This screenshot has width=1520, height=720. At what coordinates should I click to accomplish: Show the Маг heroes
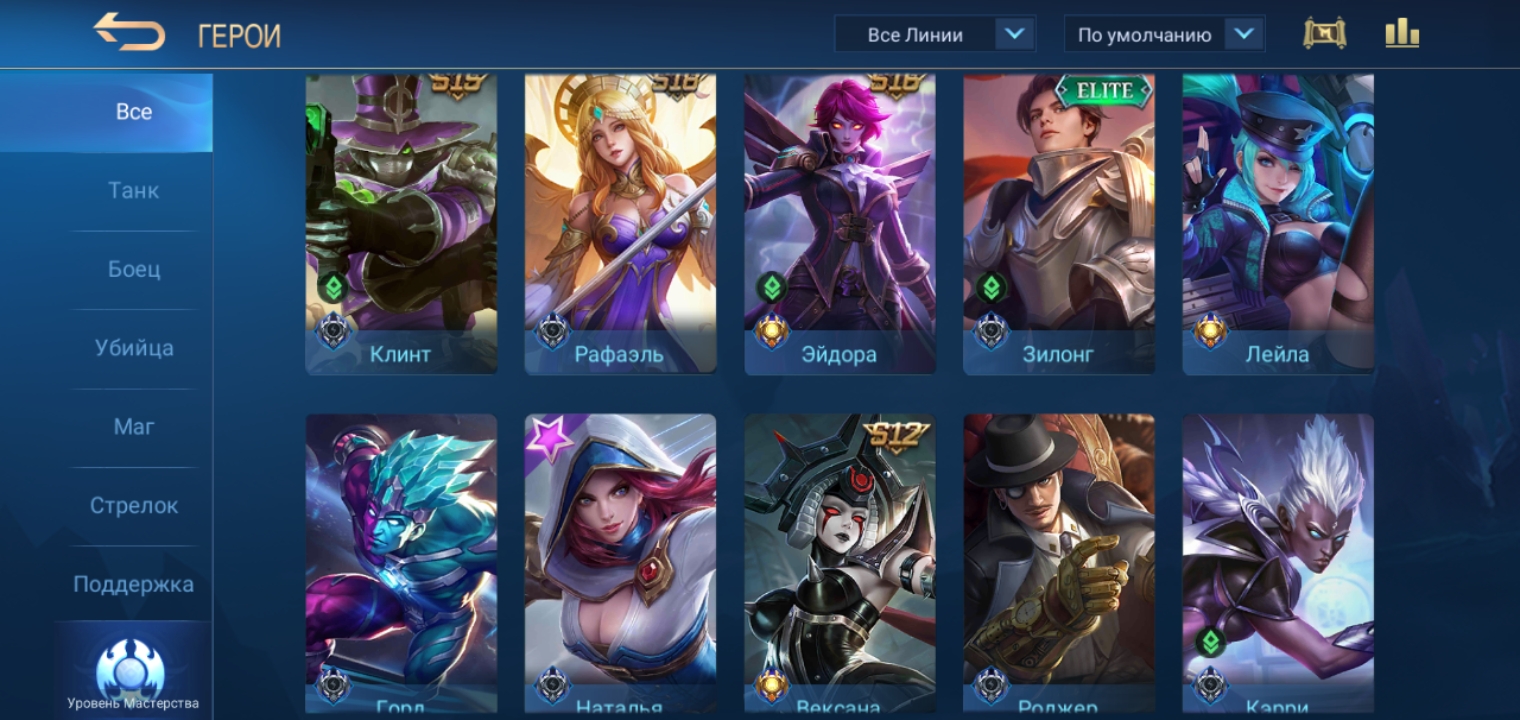pos(134,427)
